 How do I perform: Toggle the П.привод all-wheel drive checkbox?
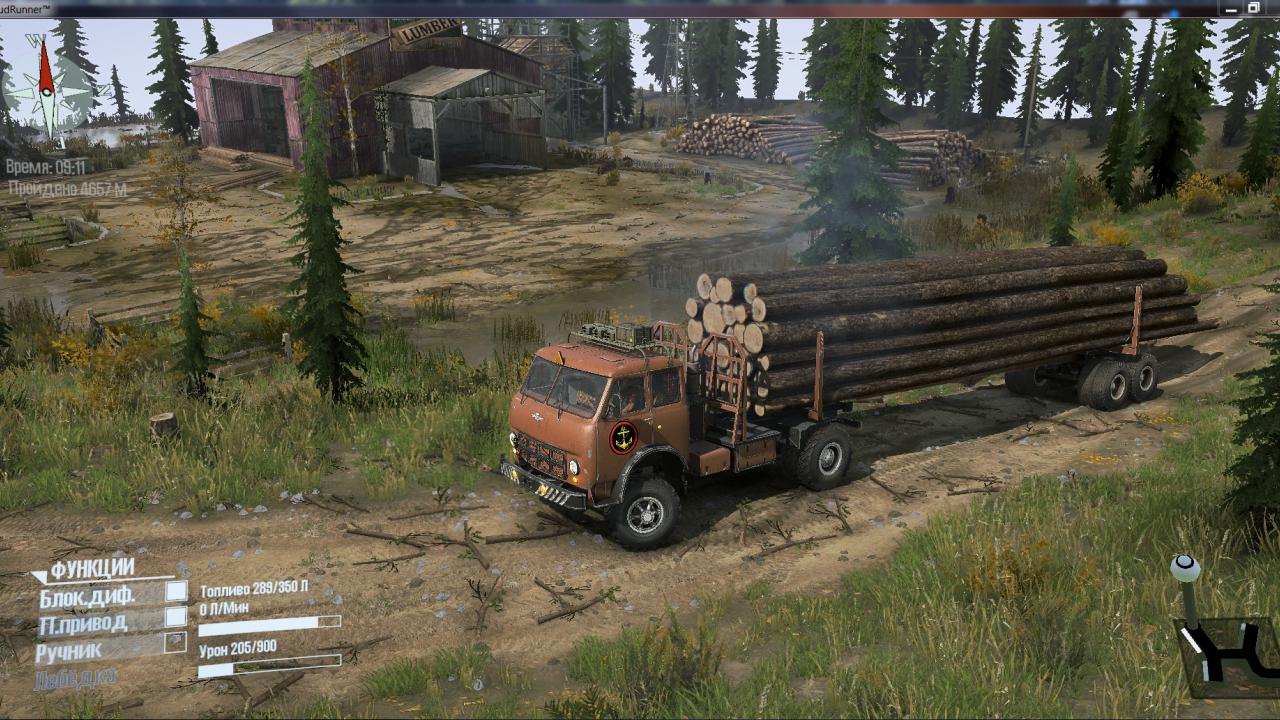point(176,616)
